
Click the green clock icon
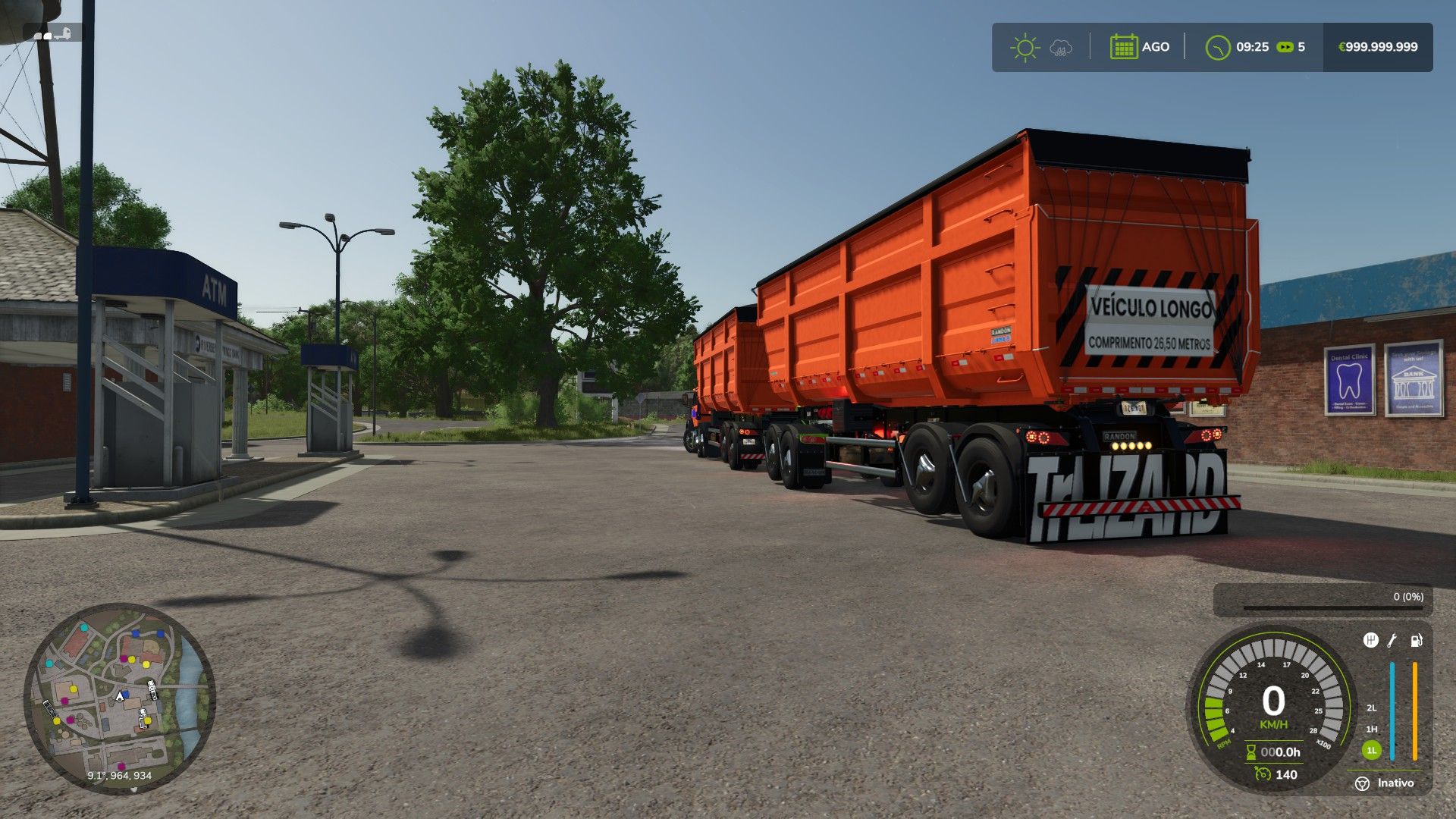pyautogui.click(x=1217, y=48)
